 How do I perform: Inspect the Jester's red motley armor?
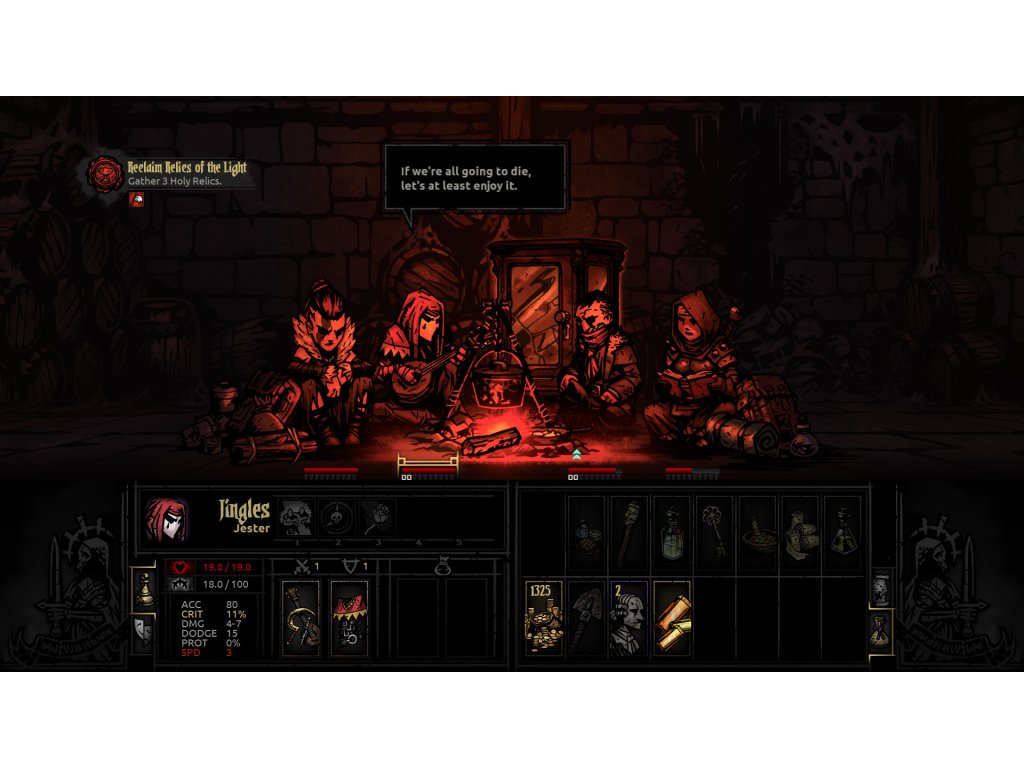point(349,618)
